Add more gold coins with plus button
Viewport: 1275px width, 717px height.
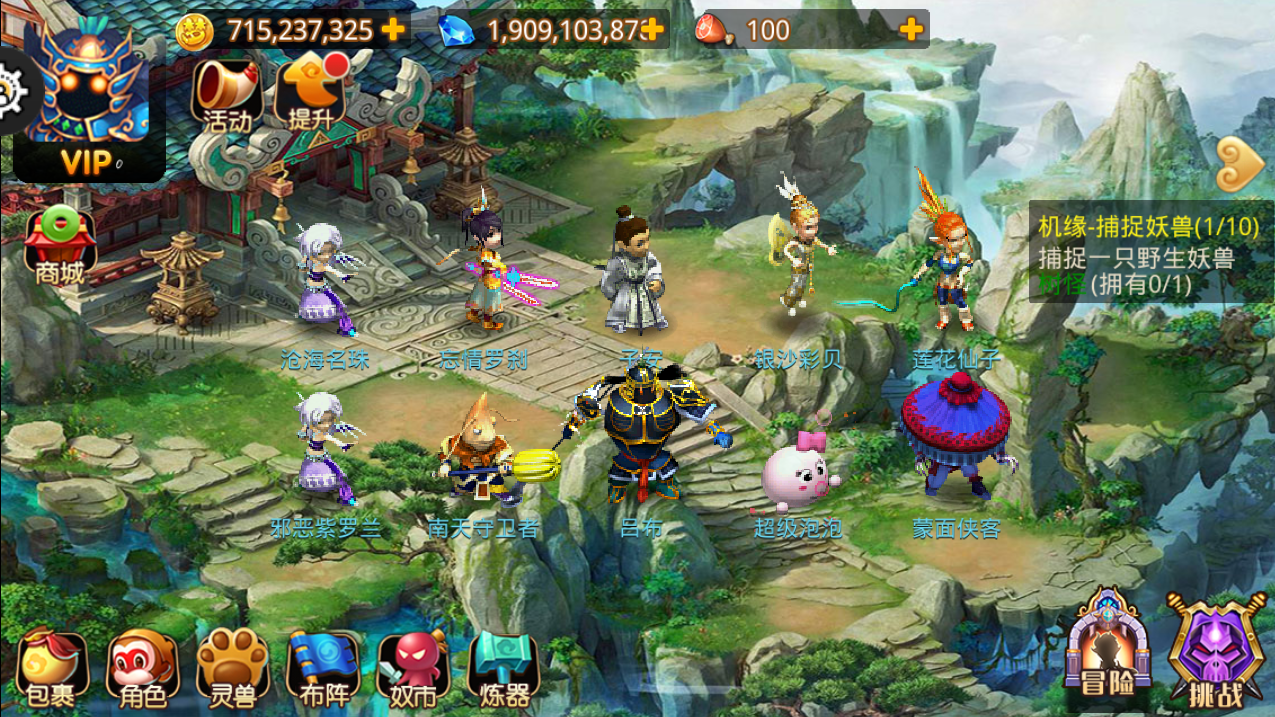(394, 29)
